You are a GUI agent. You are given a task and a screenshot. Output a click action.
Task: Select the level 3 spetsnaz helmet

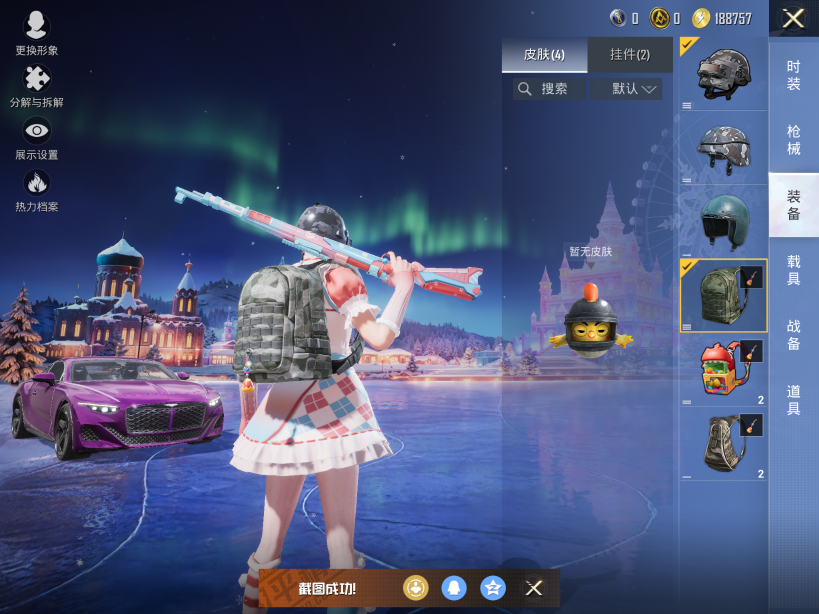(x=723, y=74)
